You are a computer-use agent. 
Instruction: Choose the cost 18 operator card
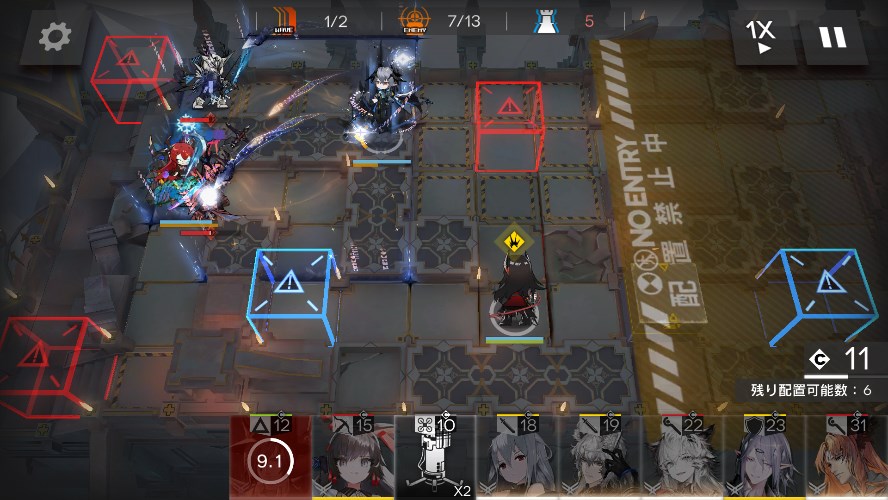517,459
